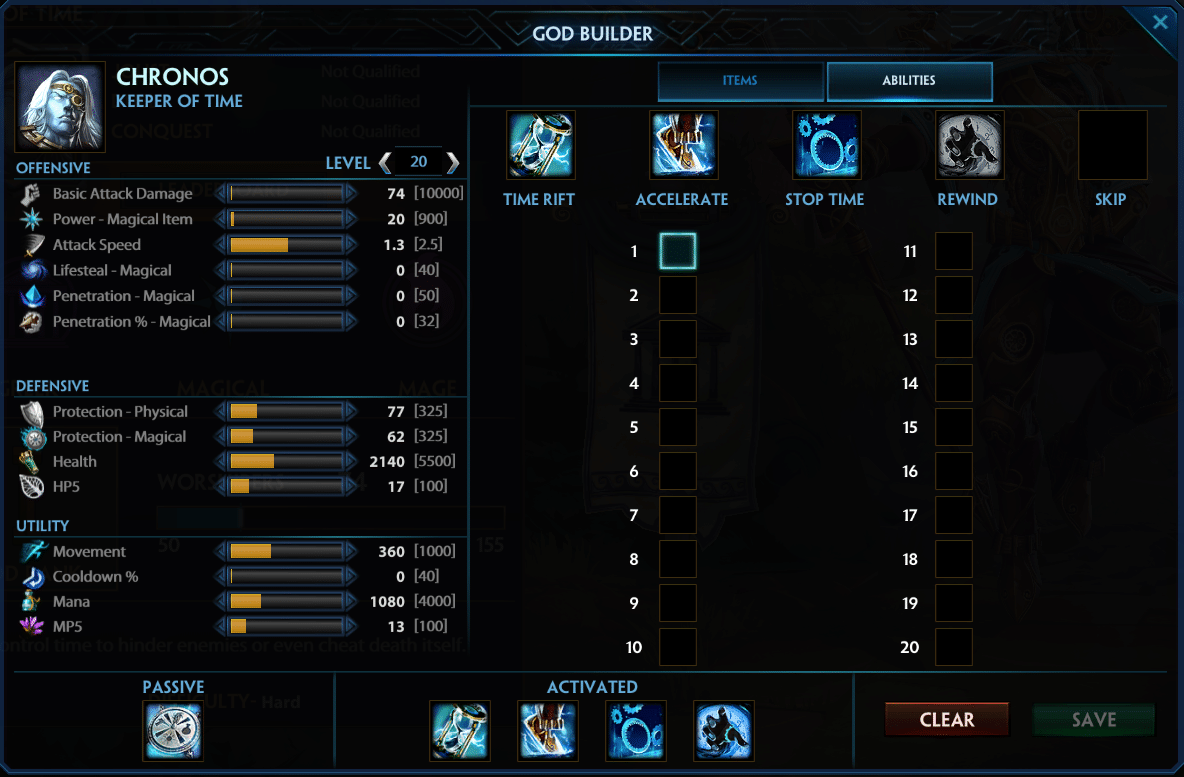Increase the god level with right arrow
This screenshot has width=1184, height=777.
(x=453, y=162)
